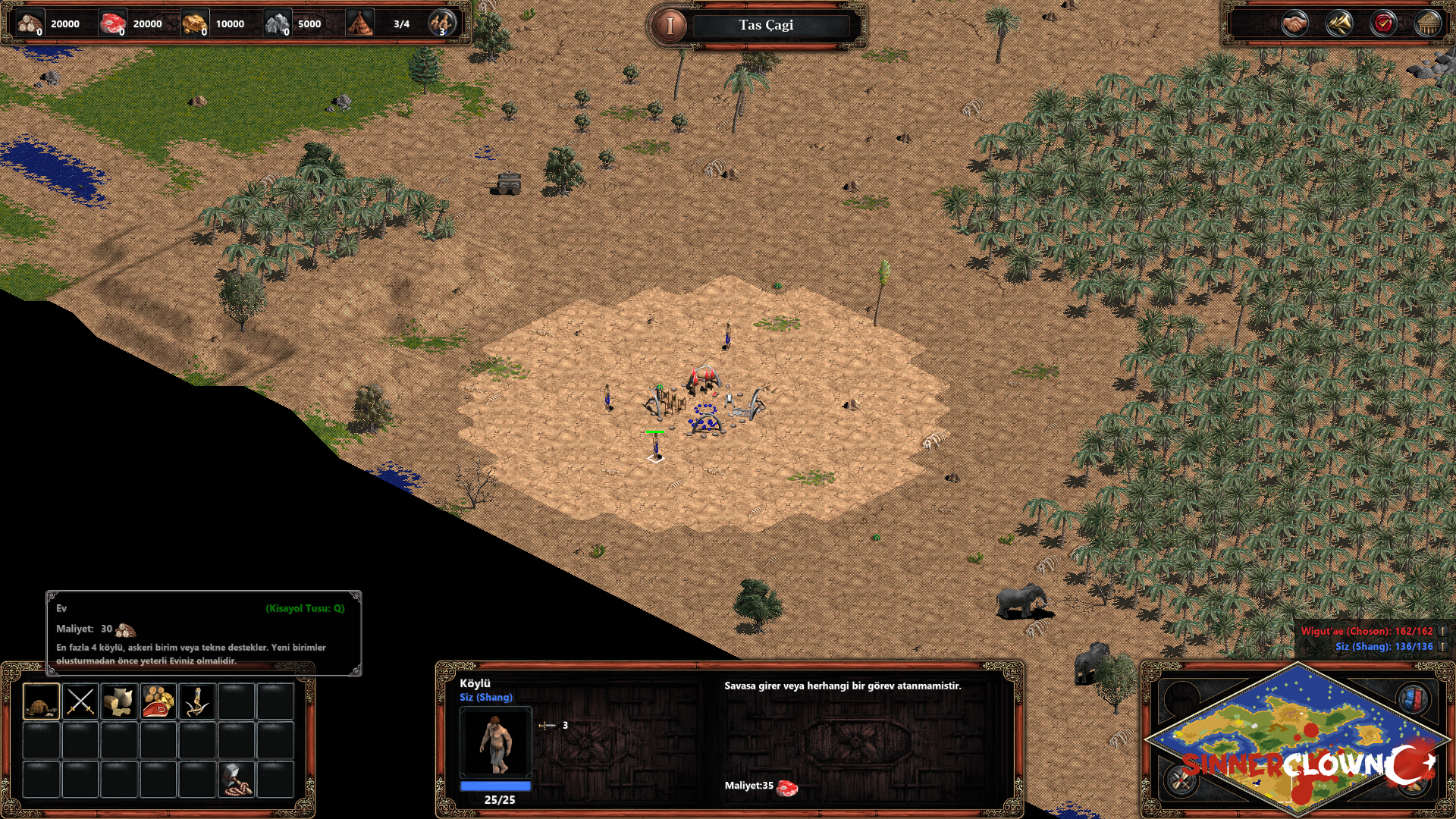Choose the bread and sacks building icon
1456x819 pixels.
119,701
